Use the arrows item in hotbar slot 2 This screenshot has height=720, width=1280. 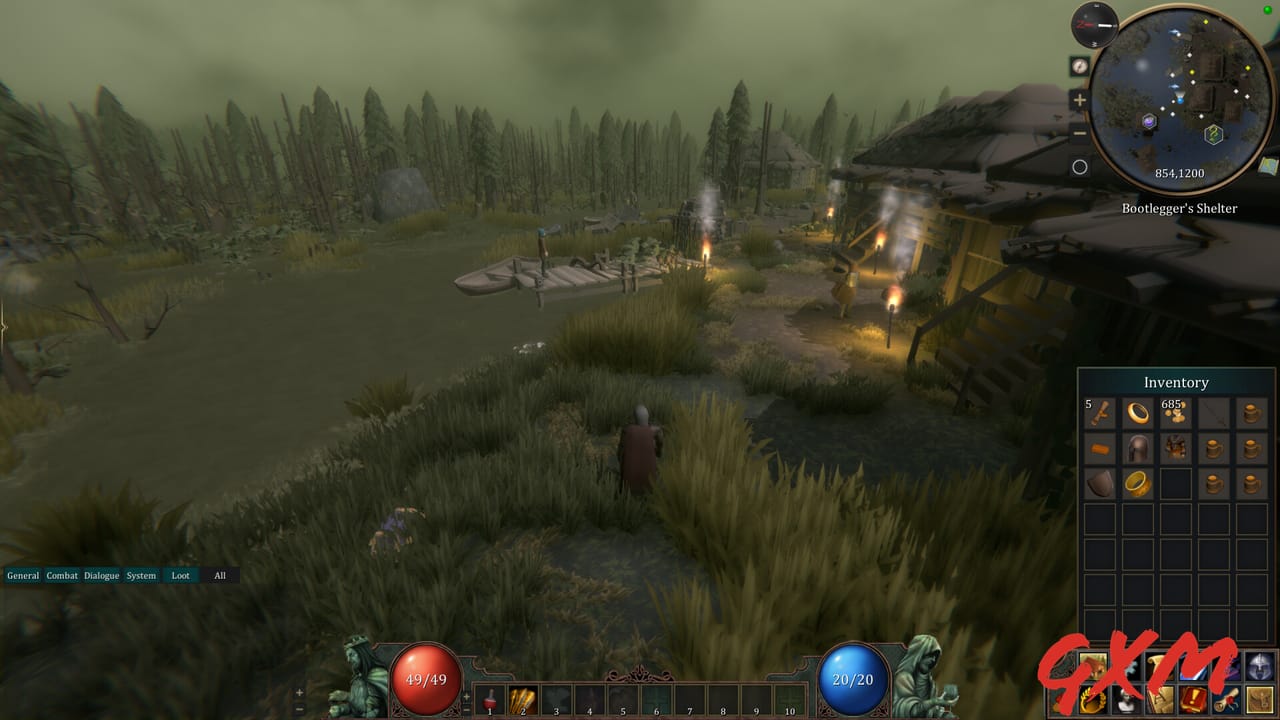click(521, 698)
